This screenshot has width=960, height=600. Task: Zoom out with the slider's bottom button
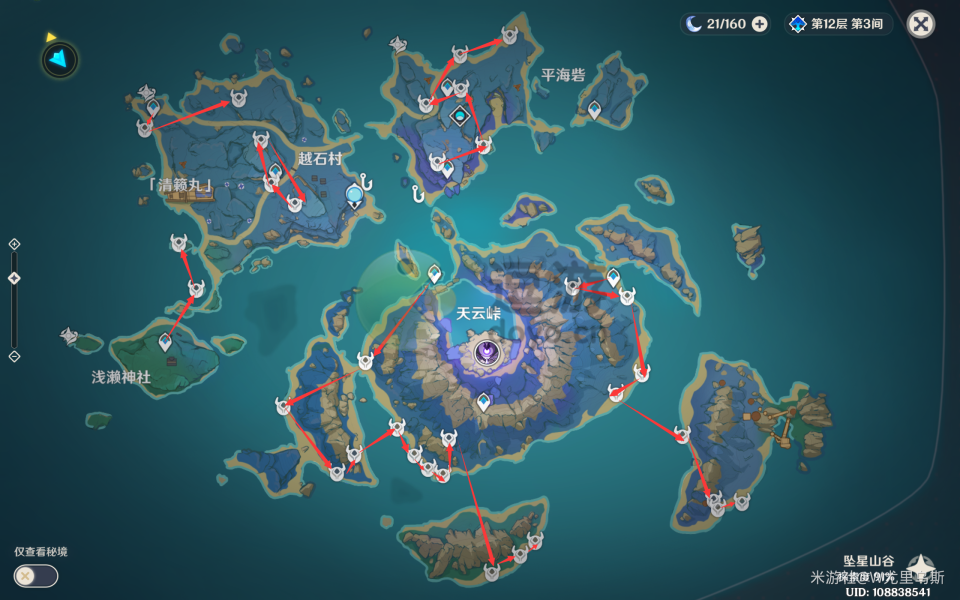point(14,356)
